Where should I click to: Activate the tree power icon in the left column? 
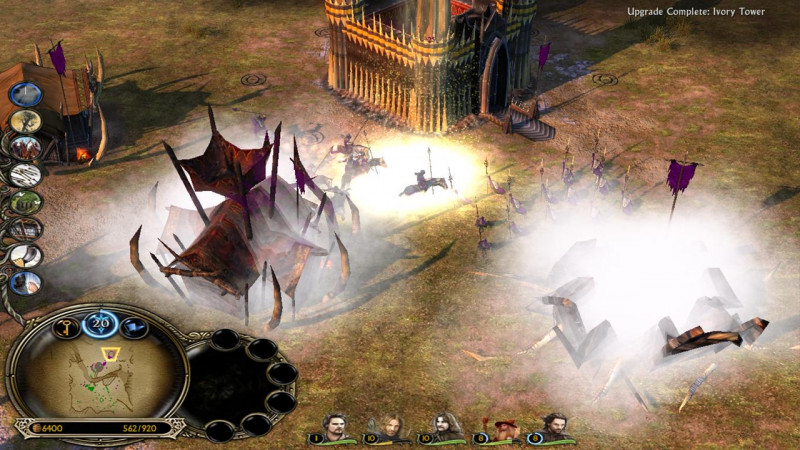click(x=27, y=121)
